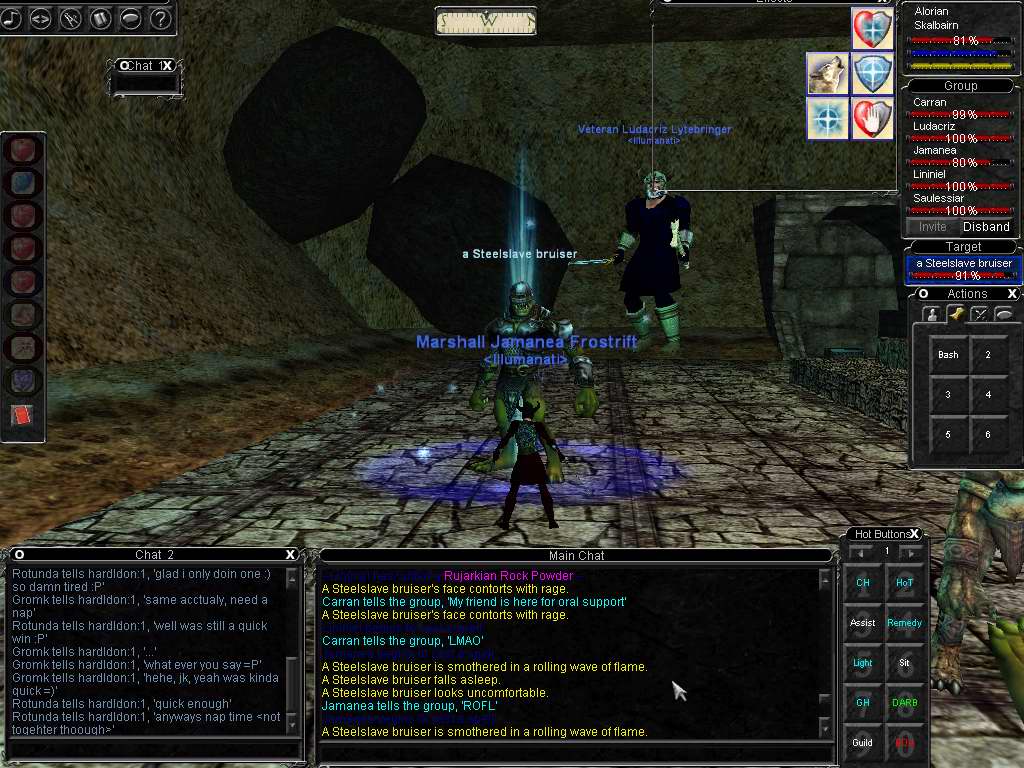Close the Actions window
Image resolution: width=1024 pixels, height=768 pixels.
(x=1012, y=294)
